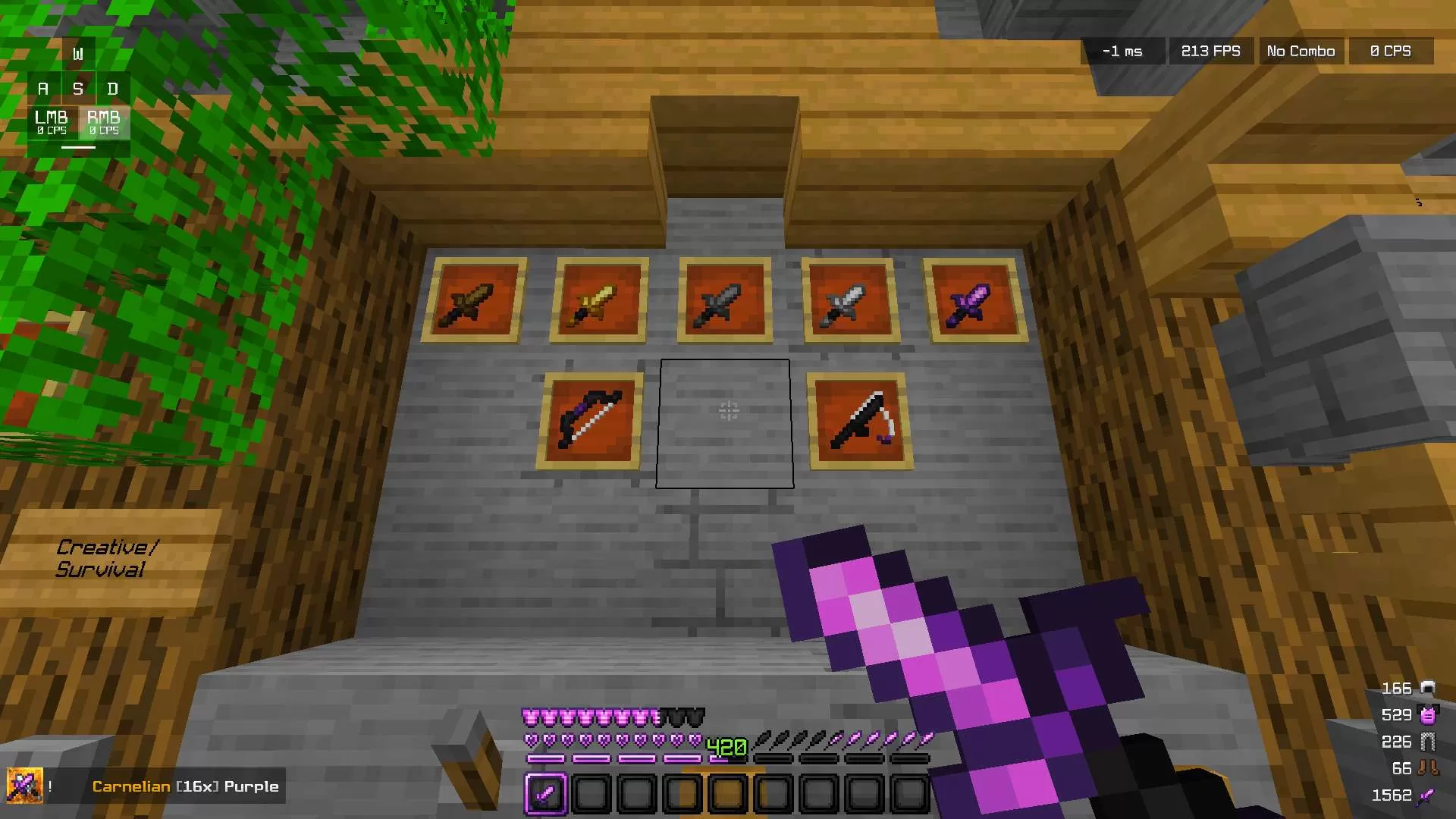Screen dimensions: 1456x819
Task: Click the helmet durability icon
Action: pyautogui.click(x=1426, y=689)
